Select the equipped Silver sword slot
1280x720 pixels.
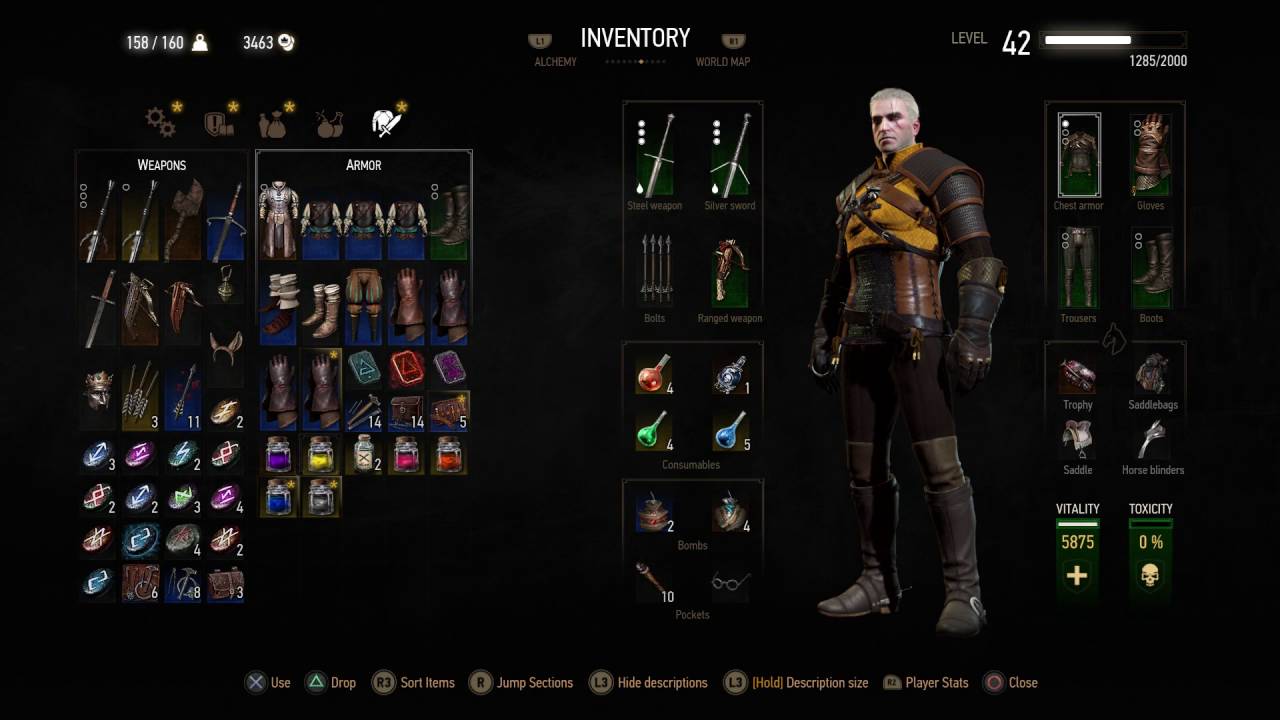click(x=730, y=156)
